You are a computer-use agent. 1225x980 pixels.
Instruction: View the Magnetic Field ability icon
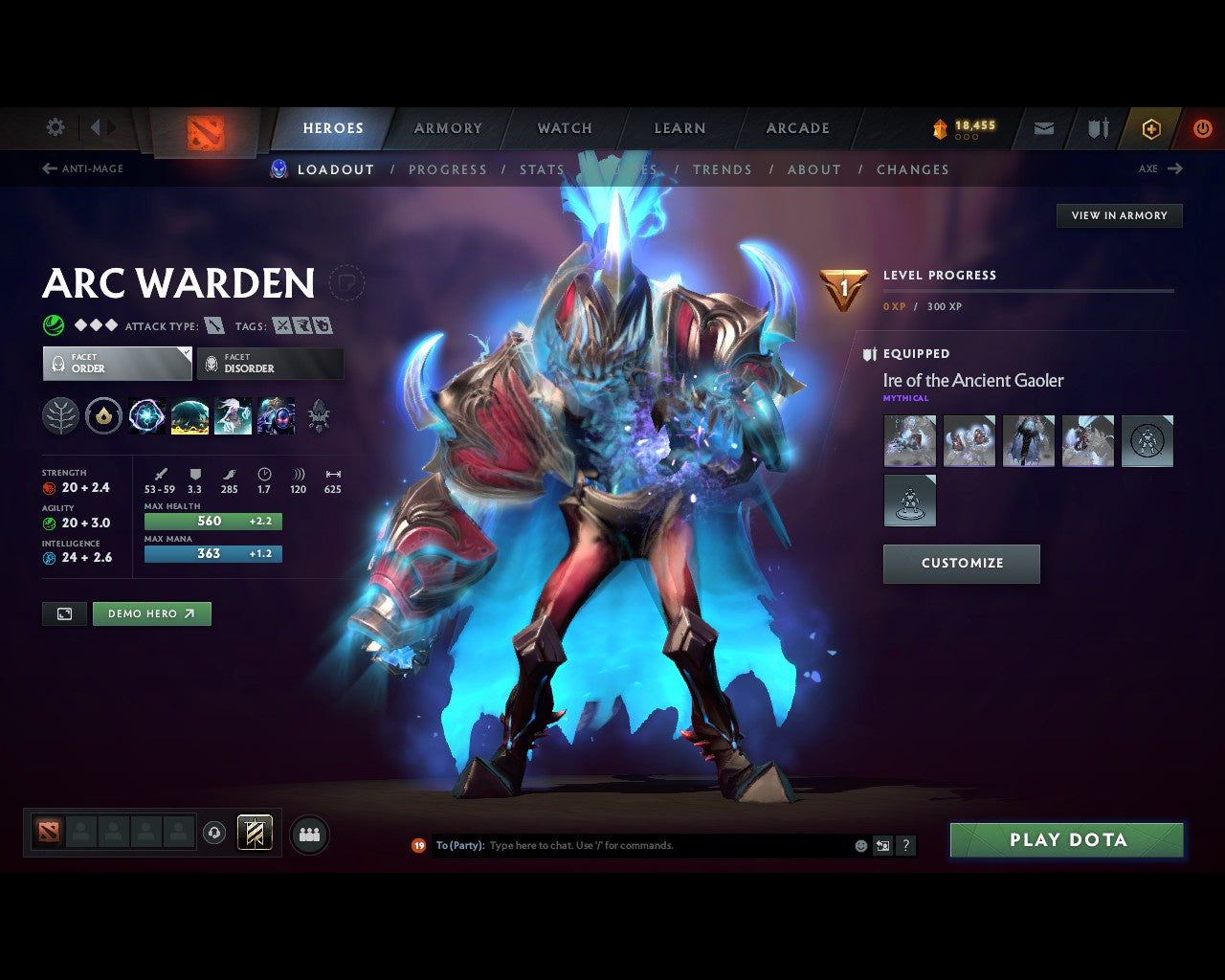[x=189, y=416]
